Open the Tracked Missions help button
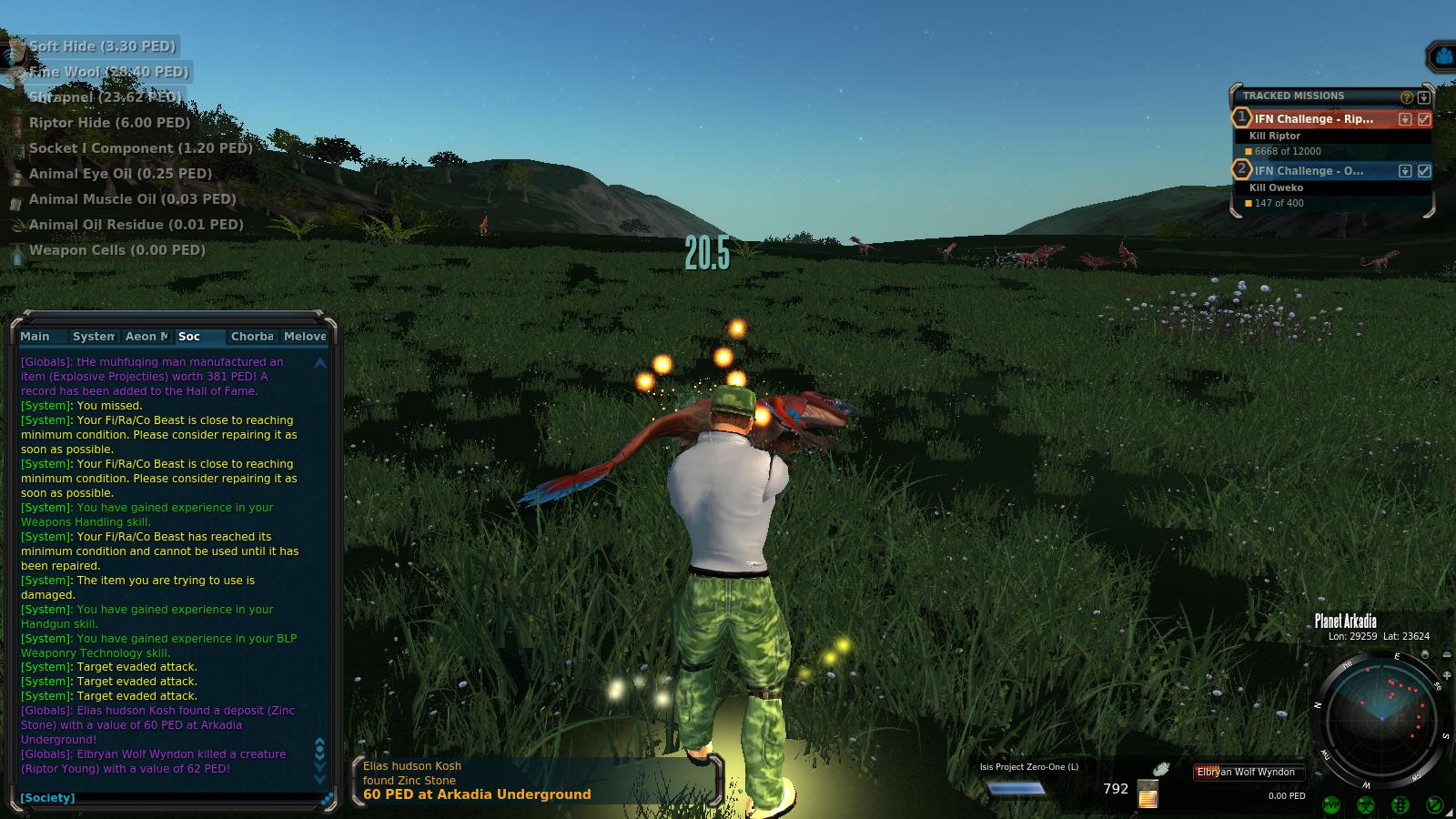Image resolution: width=1456 pixels, height=819 pixels. [1407, 96]
